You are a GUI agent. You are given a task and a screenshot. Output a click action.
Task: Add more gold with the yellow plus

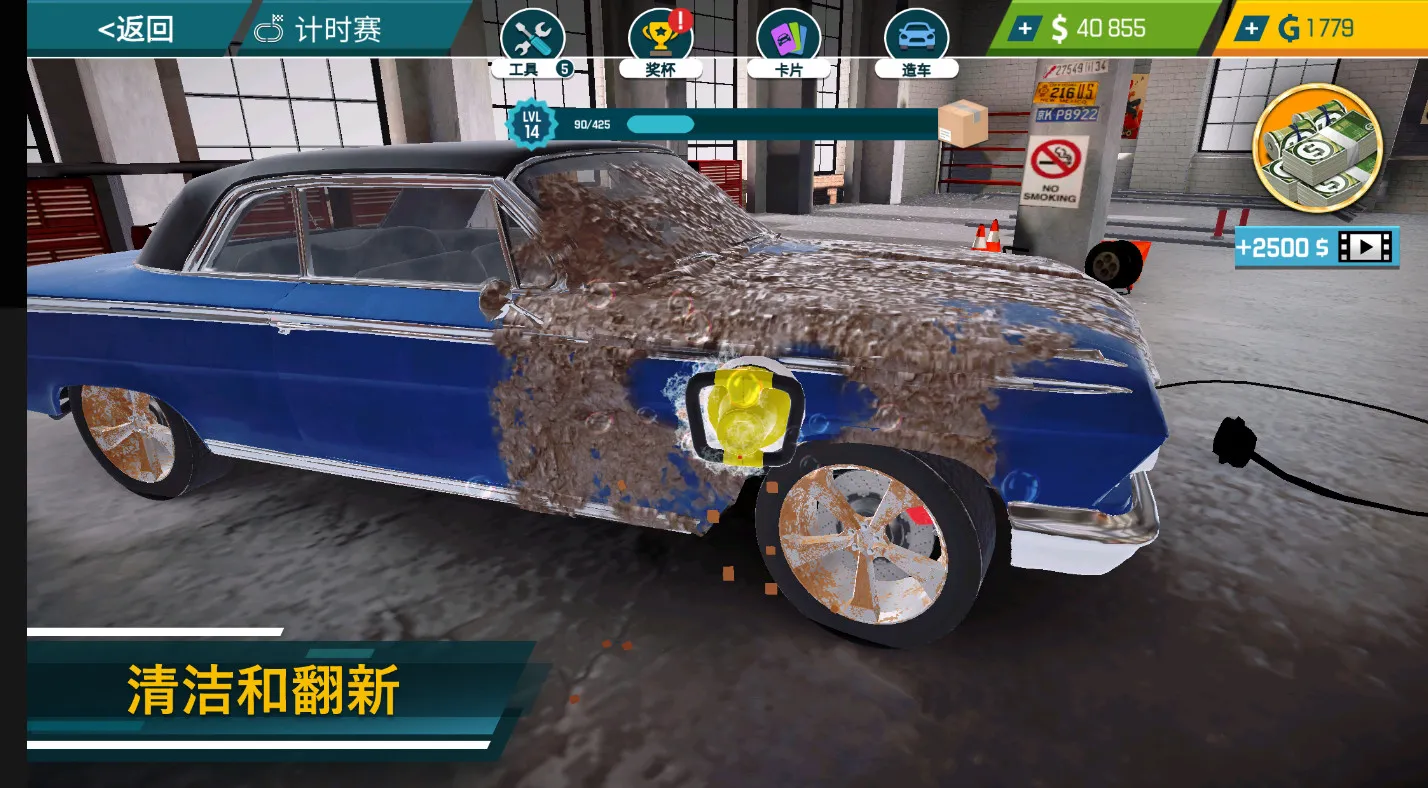pos(1250,29)
